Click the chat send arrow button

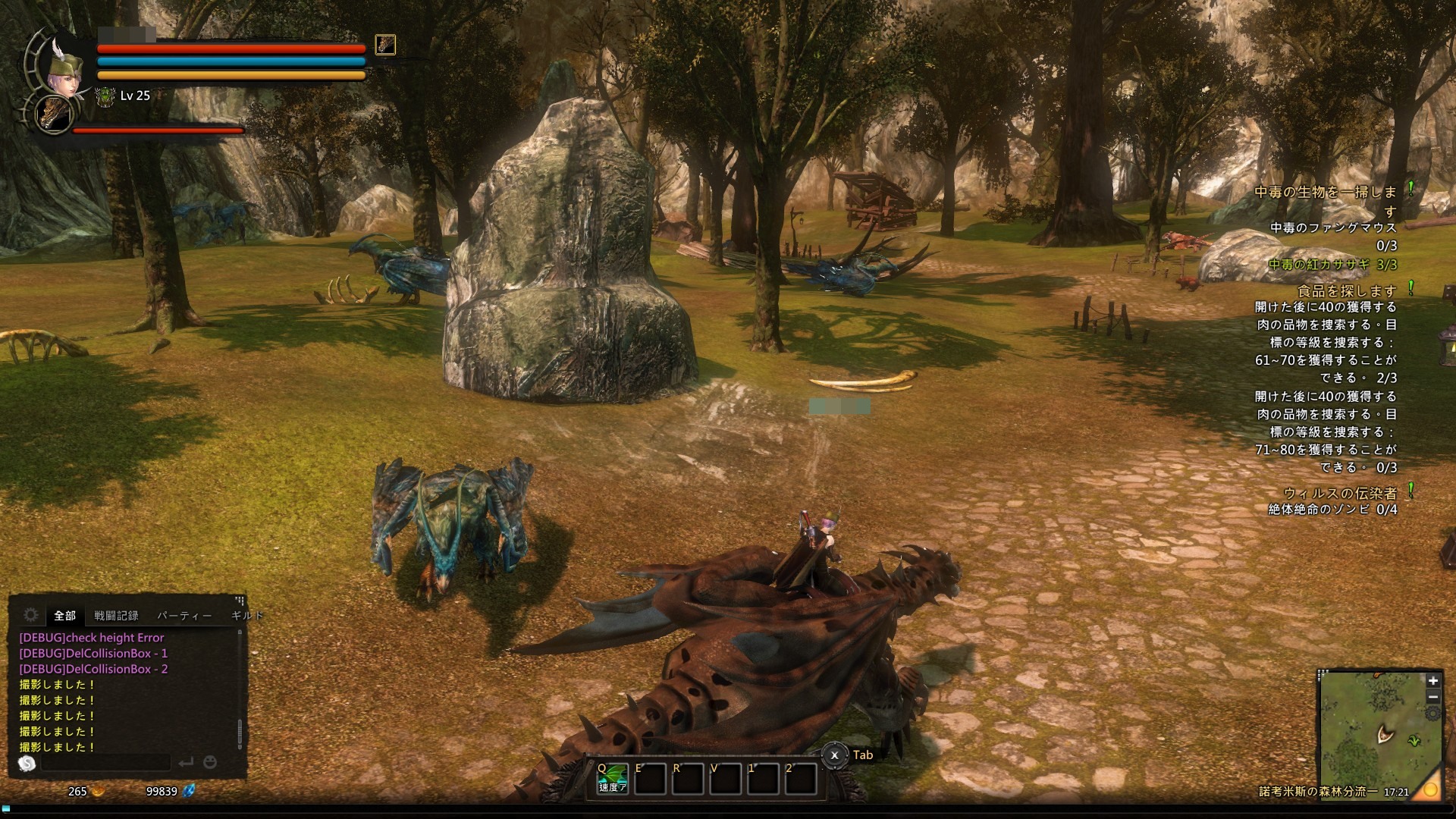pyautogui.click(x=186, y=762)
